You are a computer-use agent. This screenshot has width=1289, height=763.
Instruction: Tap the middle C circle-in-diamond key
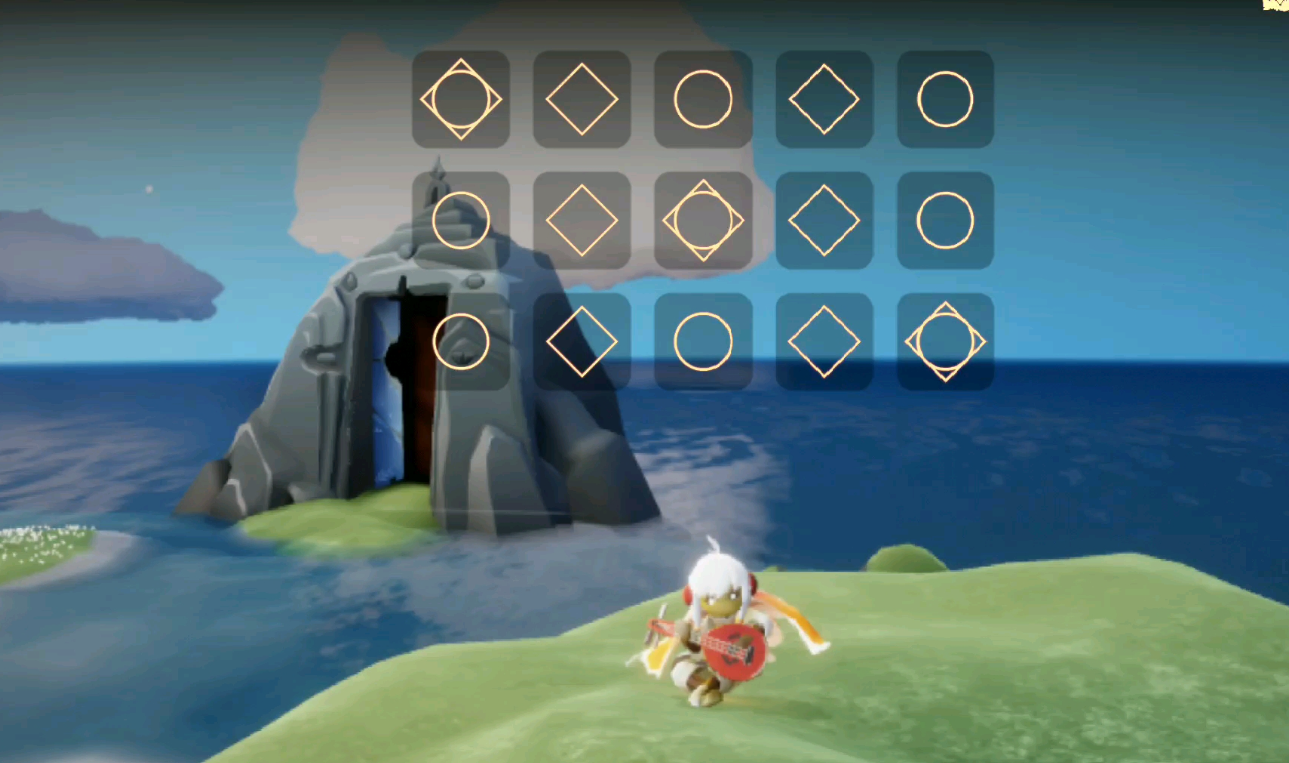(x=703, y=221)
